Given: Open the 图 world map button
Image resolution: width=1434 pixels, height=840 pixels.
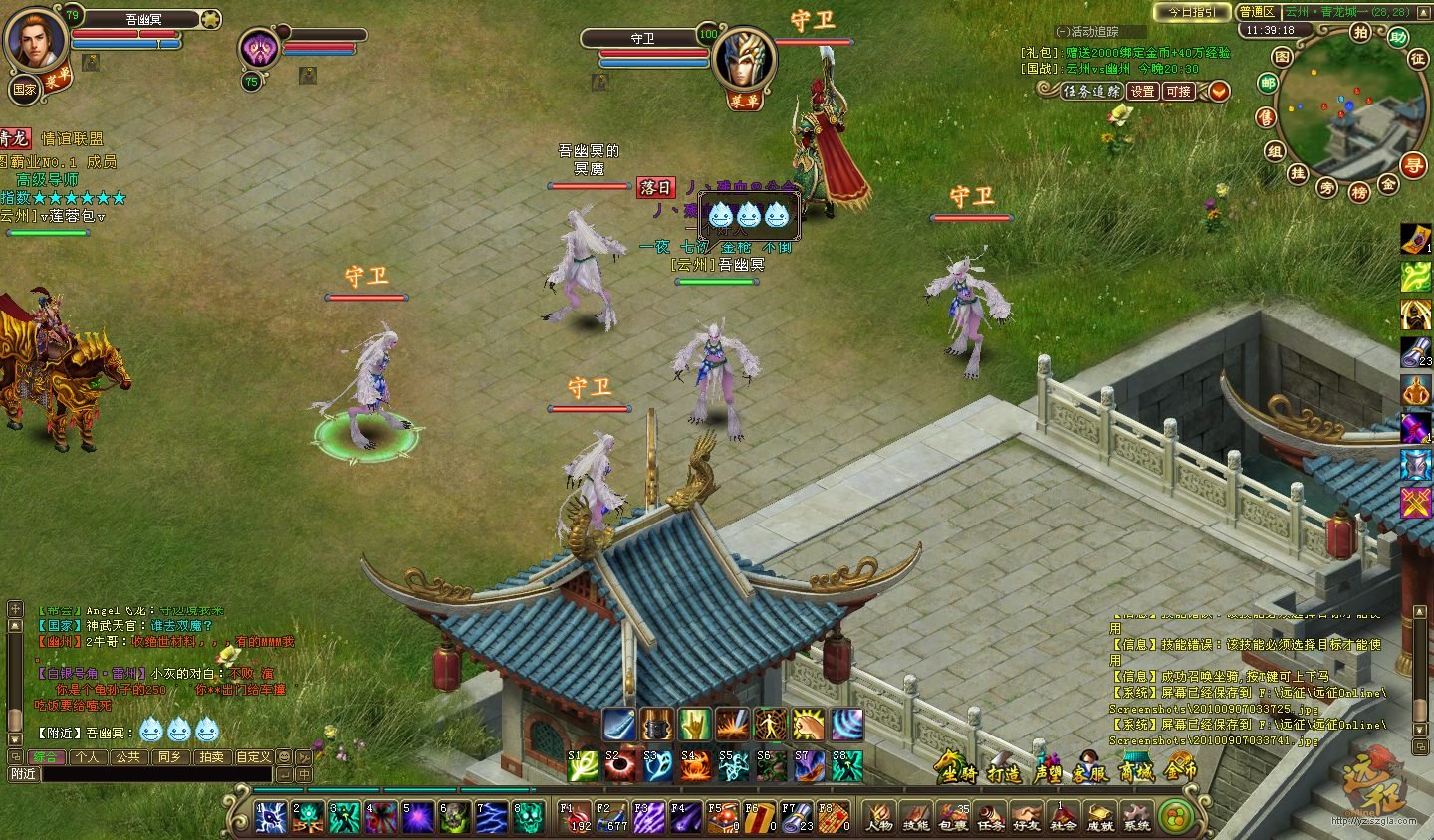Looking at the screenshot, I should (x=1283, y=57).
